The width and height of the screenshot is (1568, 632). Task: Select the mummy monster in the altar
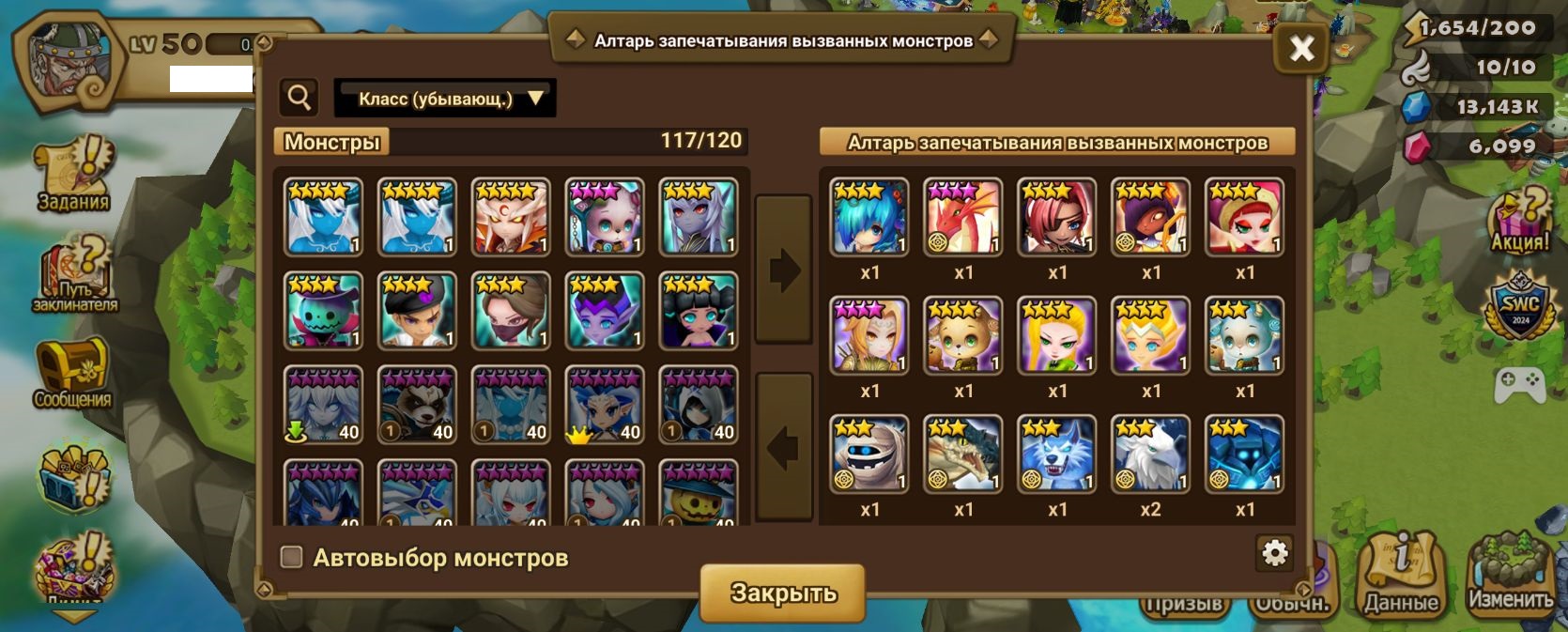click(x=869, y=455)
